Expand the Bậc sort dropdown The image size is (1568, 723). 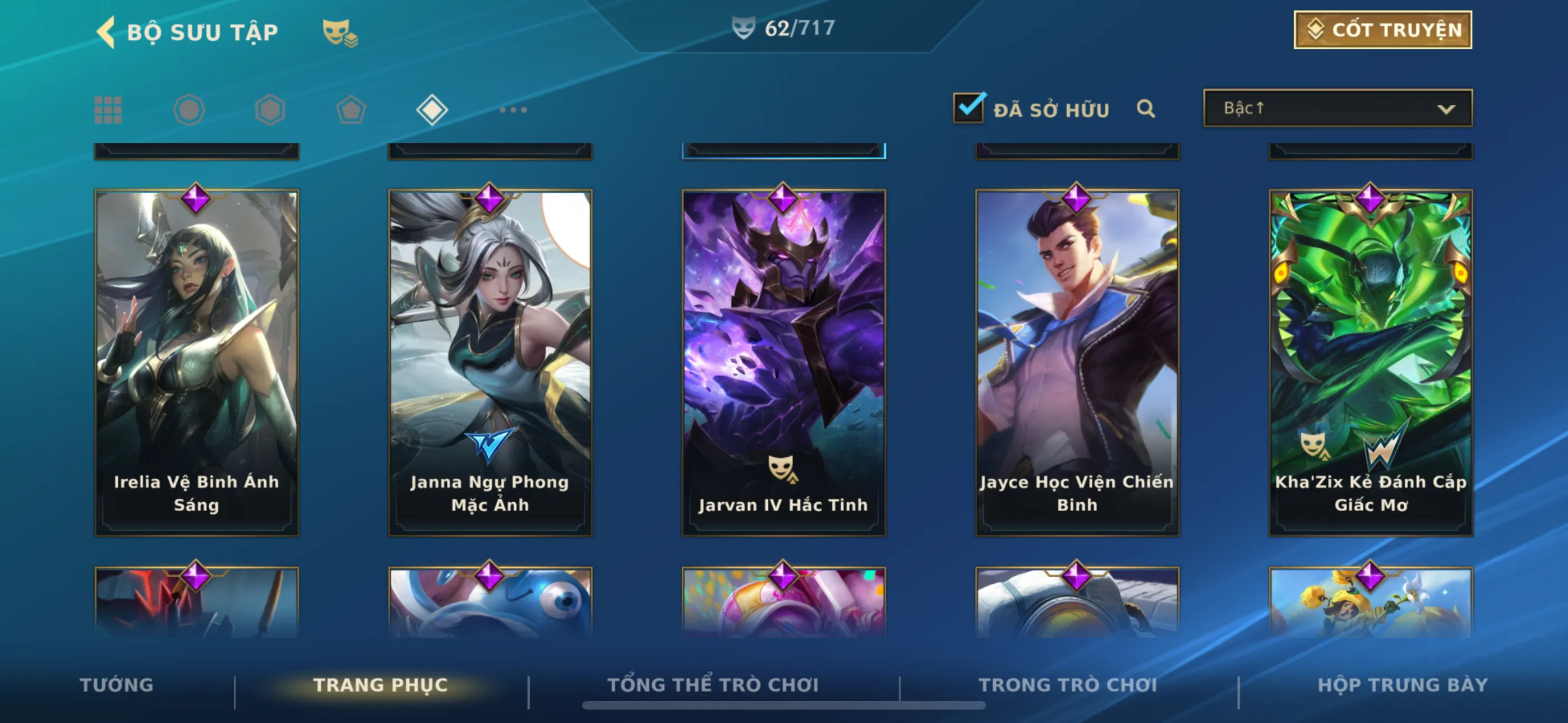pyautogui.click(x=1338, y=108)
